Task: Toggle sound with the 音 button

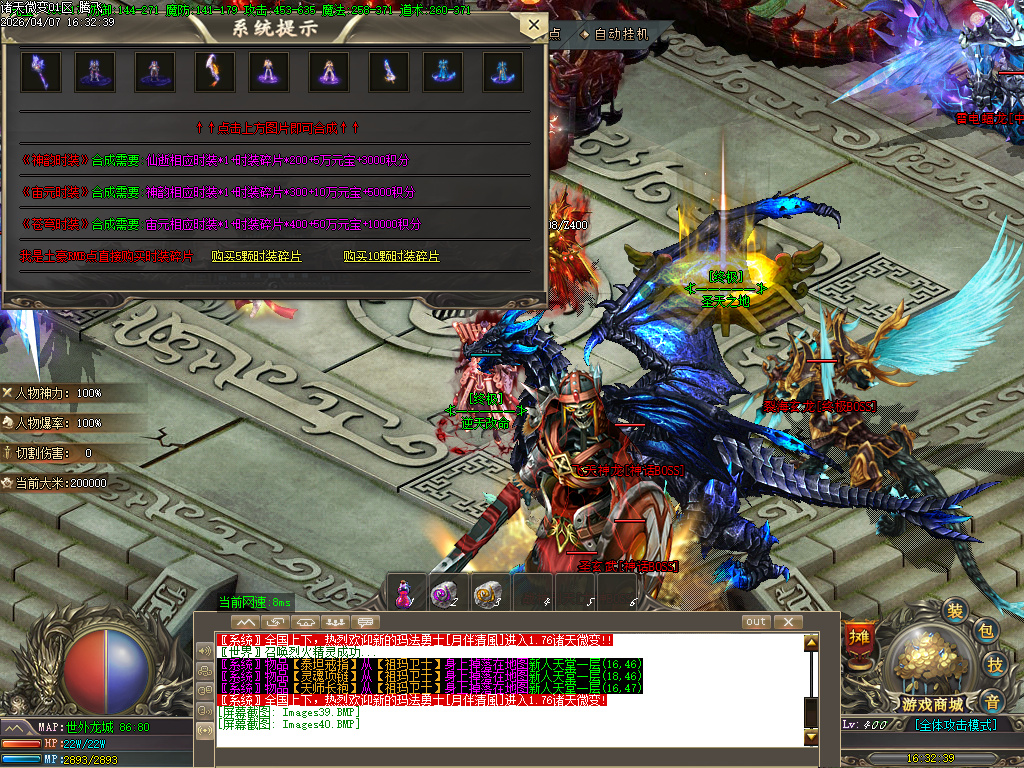Action: 991,699
